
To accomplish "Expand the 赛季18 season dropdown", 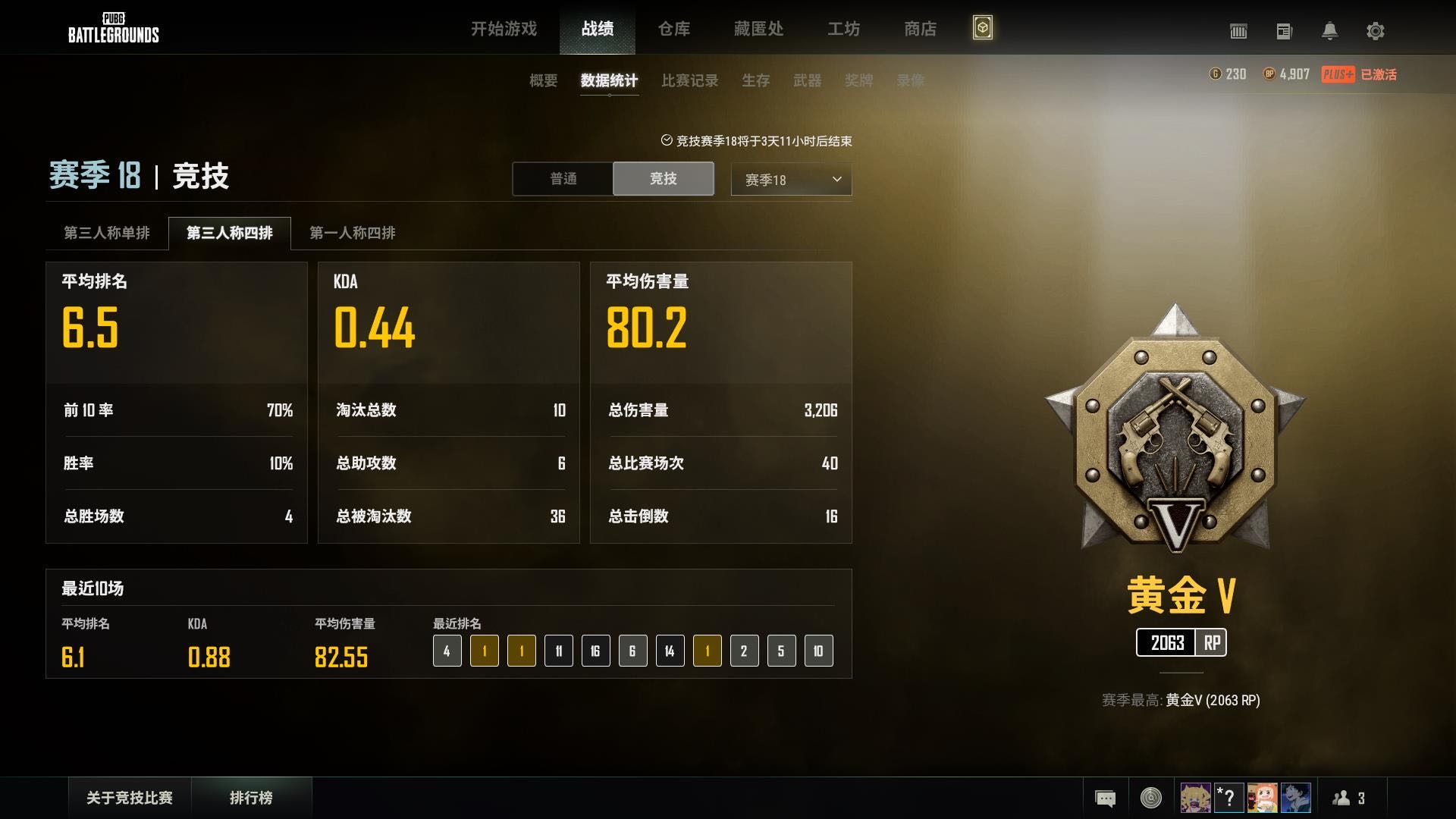I will point(791,180).
